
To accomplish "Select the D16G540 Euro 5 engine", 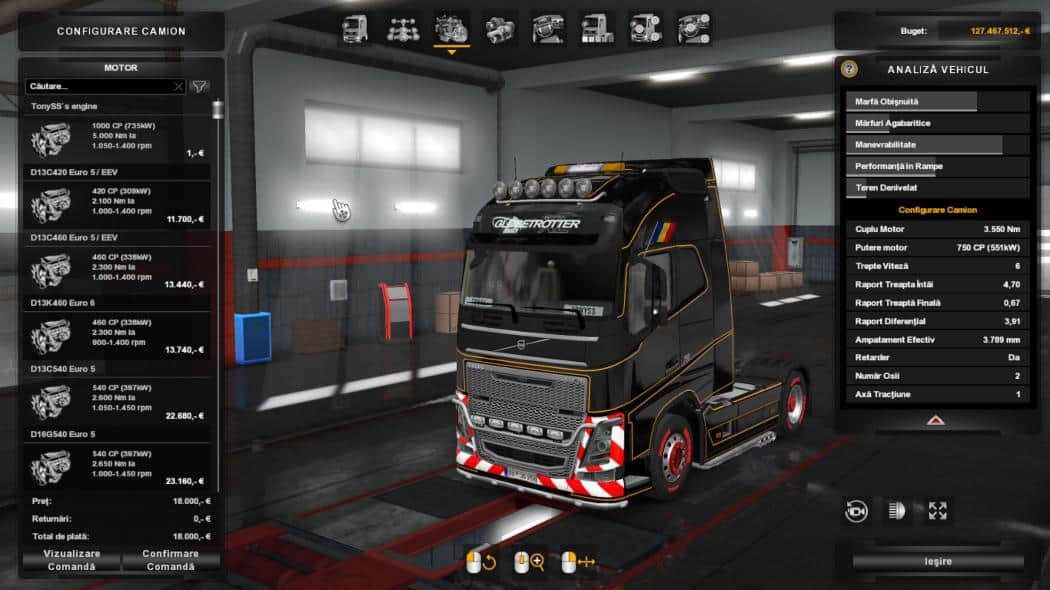I will (x=117, y=467).
